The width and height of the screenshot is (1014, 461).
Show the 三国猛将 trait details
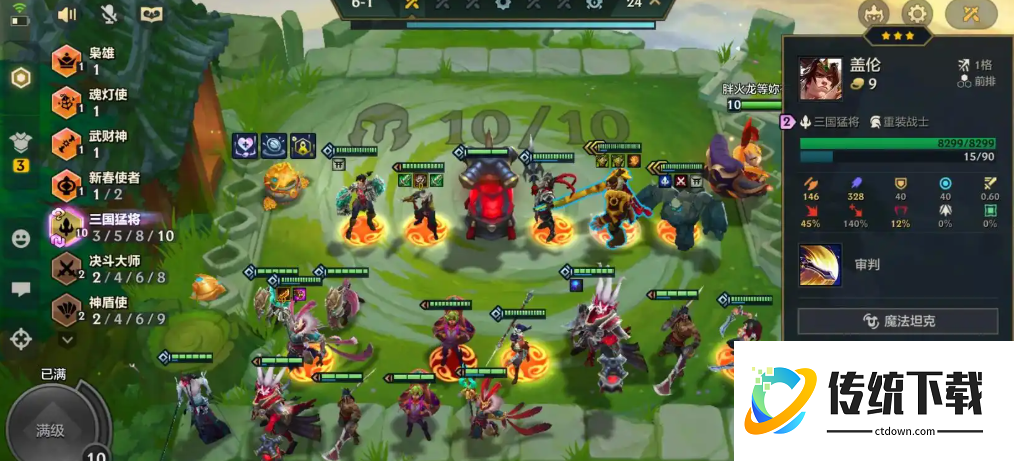[x=110, y=227]
